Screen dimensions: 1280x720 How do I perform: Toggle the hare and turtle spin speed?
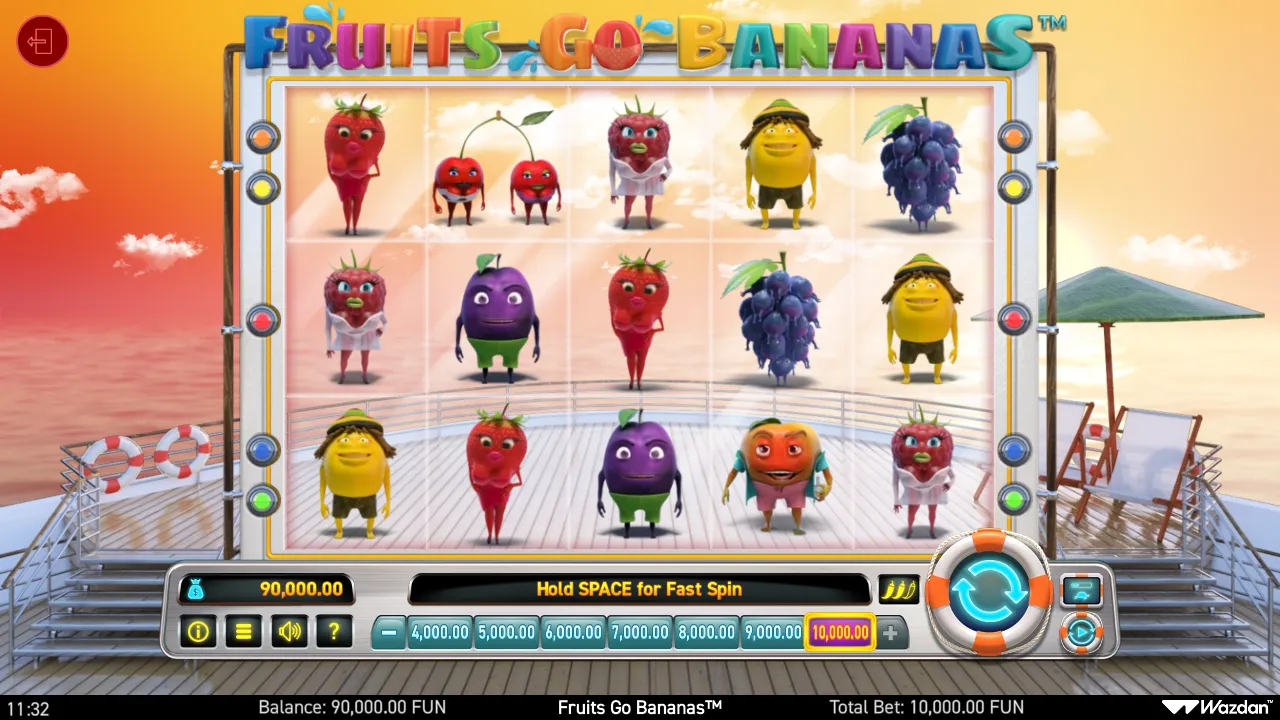1082,589
